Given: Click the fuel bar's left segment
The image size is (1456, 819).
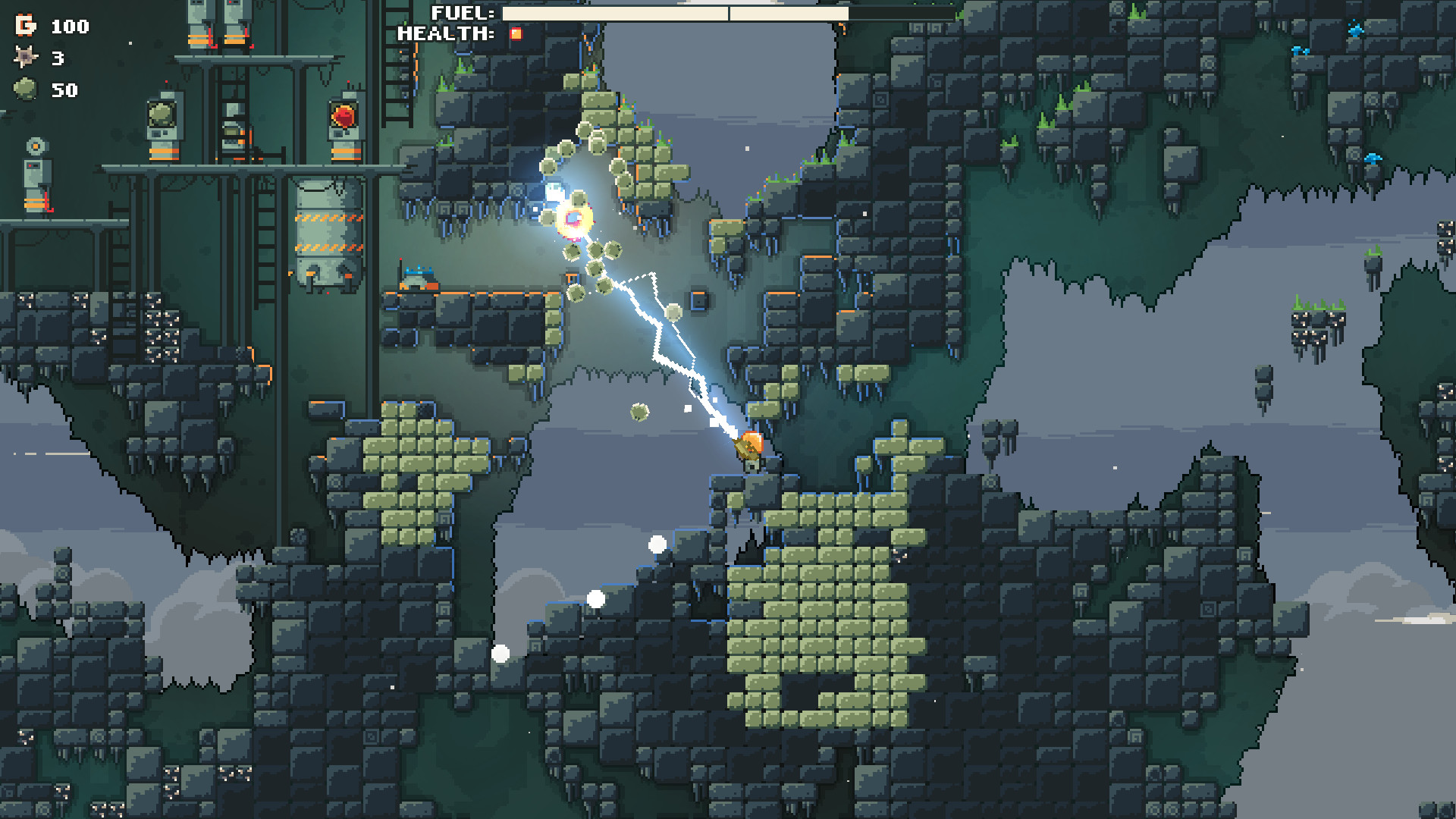Looking at the screenshot, I should pyautogui.click(x=614, y=13).
